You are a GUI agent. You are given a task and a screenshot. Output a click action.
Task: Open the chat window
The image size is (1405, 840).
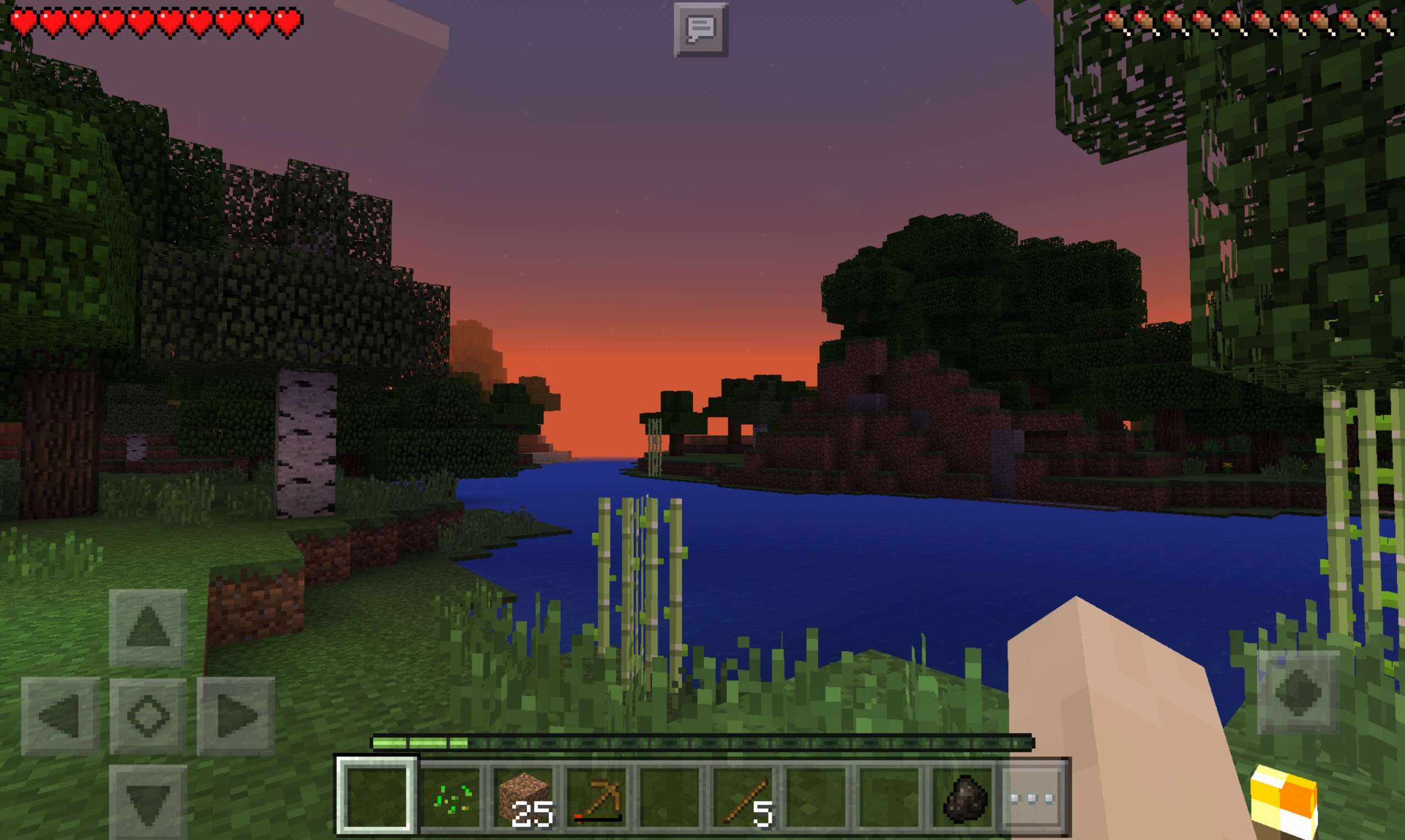701,30
